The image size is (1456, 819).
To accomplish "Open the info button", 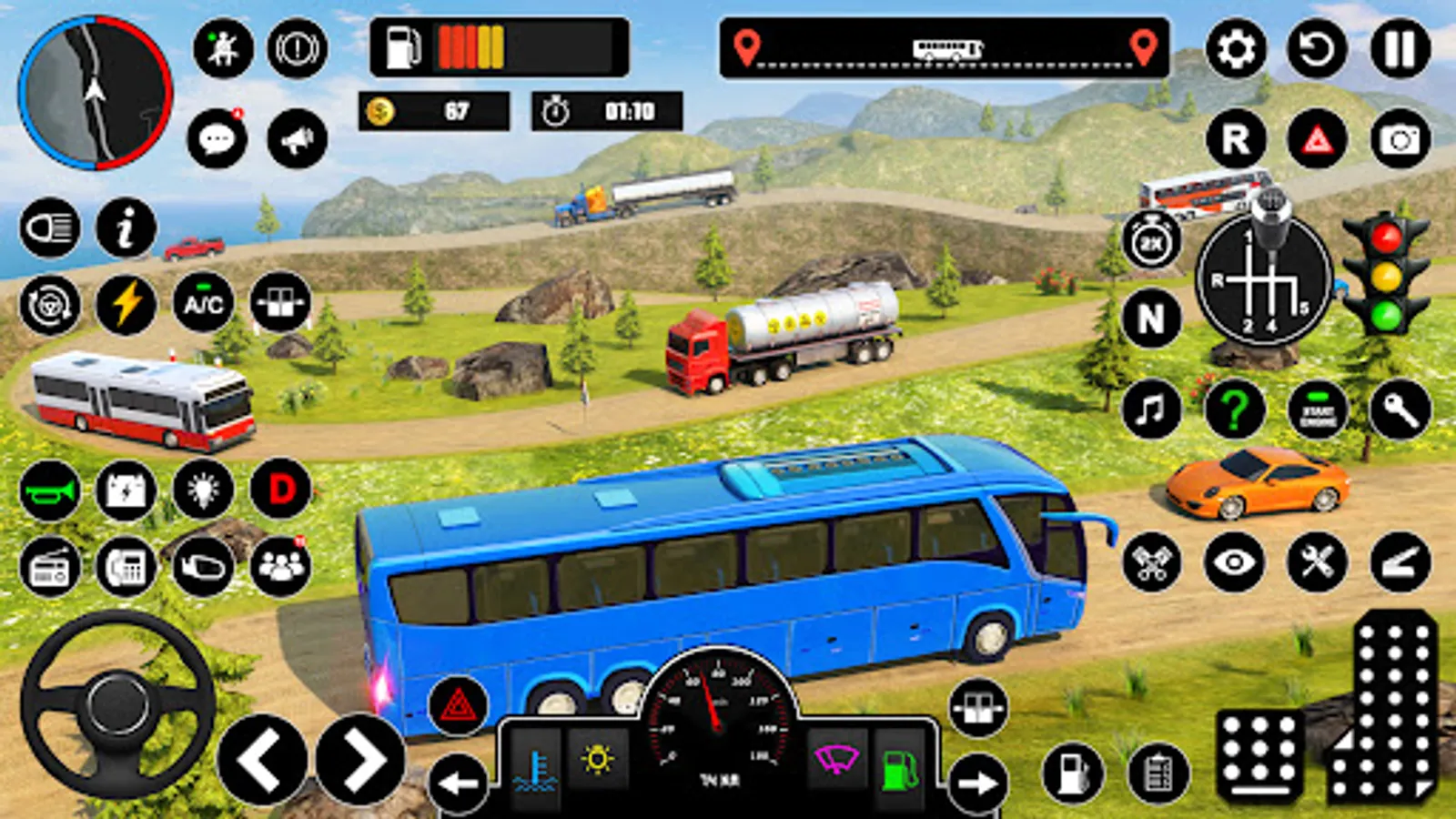I will click(126, 227).
